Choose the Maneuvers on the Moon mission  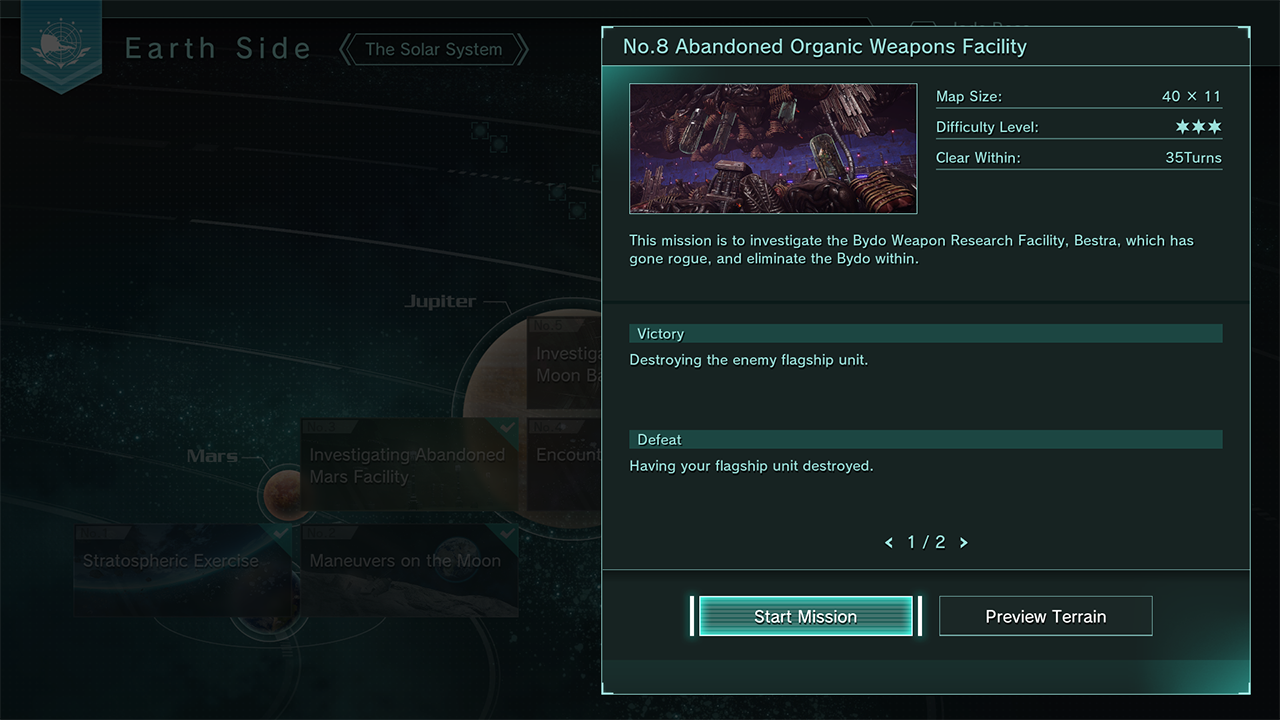(405, 561)
